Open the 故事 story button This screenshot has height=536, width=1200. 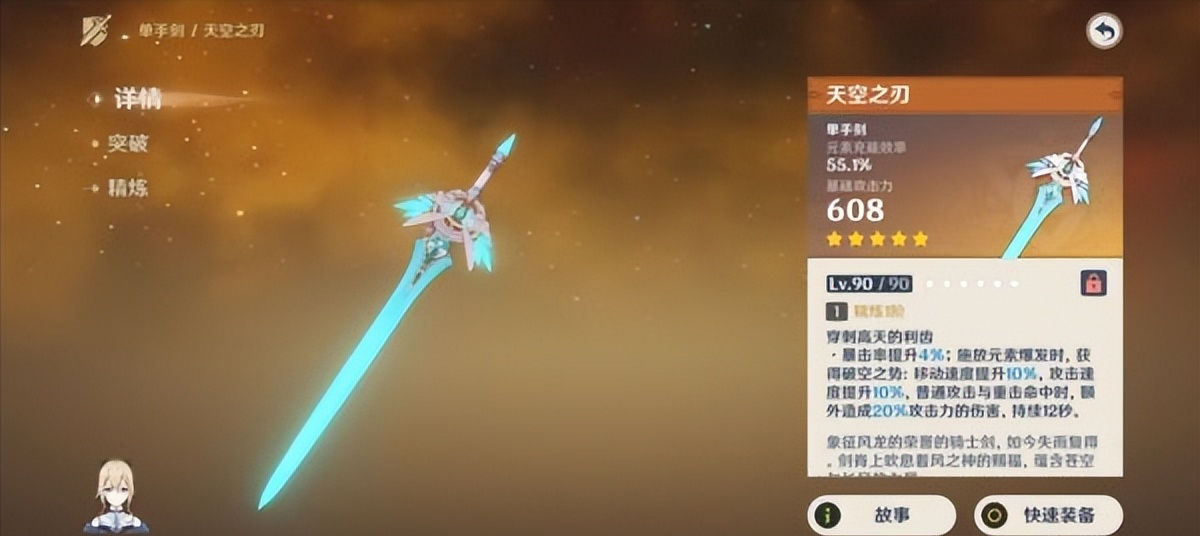tap(881, 515)
